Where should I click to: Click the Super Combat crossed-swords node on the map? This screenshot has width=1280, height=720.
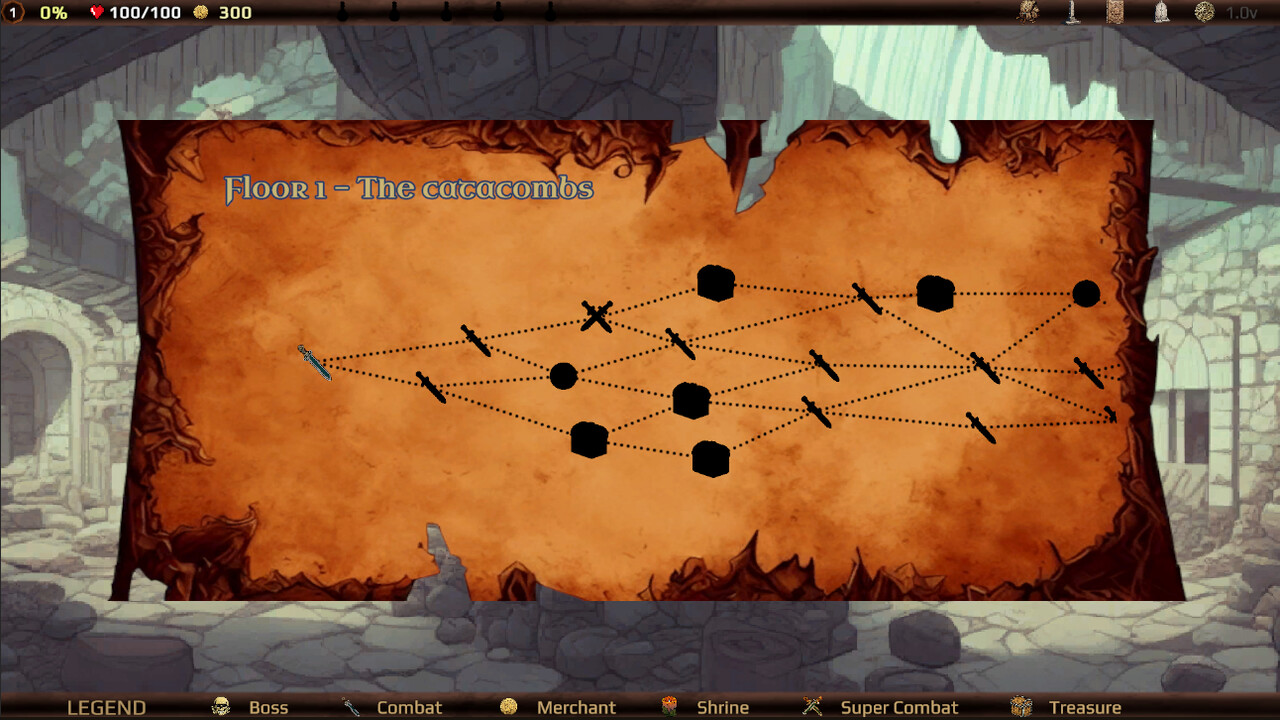(597, 316)
